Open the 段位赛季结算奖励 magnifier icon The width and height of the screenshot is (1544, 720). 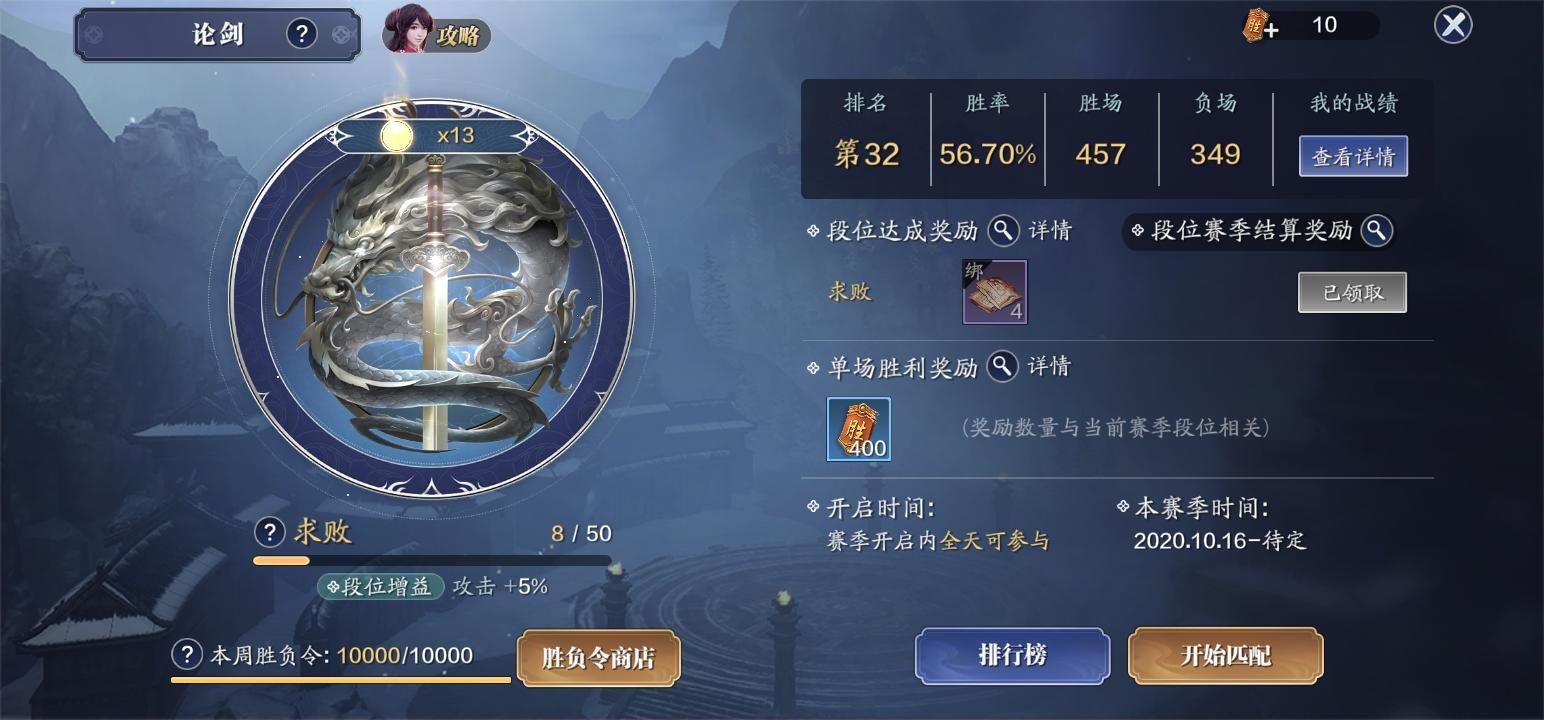click(x=1378, y=231)
